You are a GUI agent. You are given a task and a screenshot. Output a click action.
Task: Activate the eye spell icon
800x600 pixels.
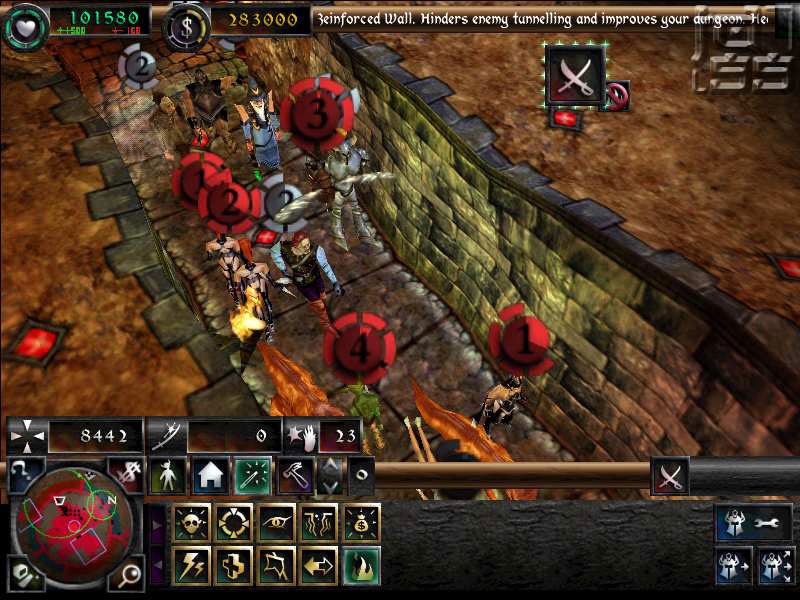pos(277,523)
